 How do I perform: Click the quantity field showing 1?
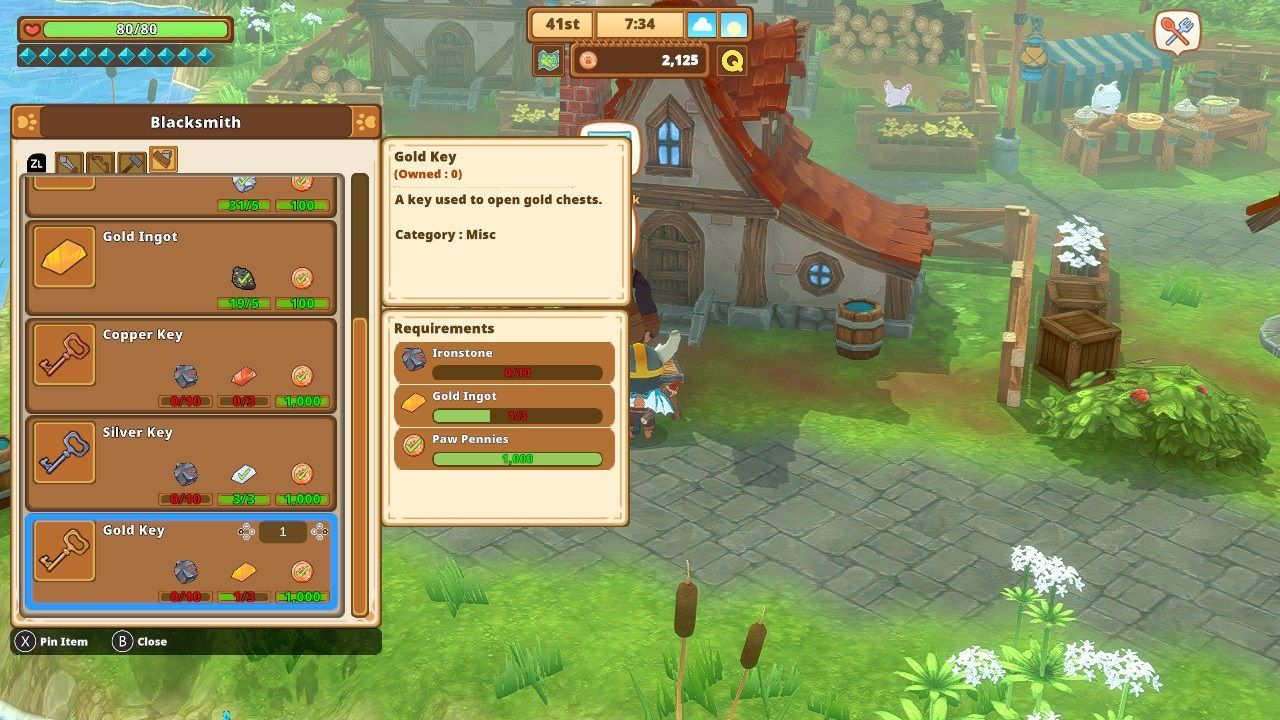(x=283, y=531)
